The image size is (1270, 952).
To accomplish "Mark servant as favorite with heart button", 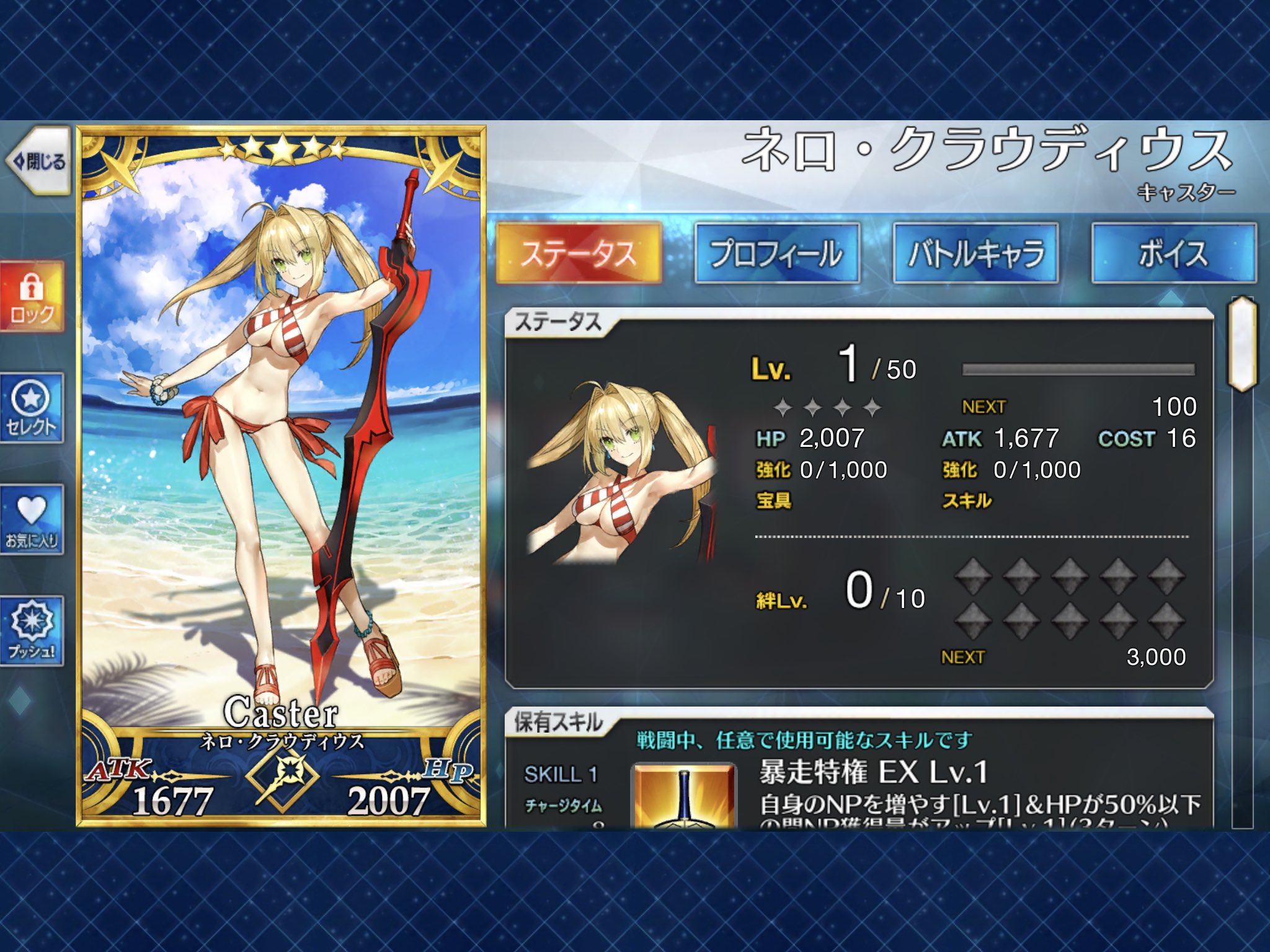I will click(32, 519).
